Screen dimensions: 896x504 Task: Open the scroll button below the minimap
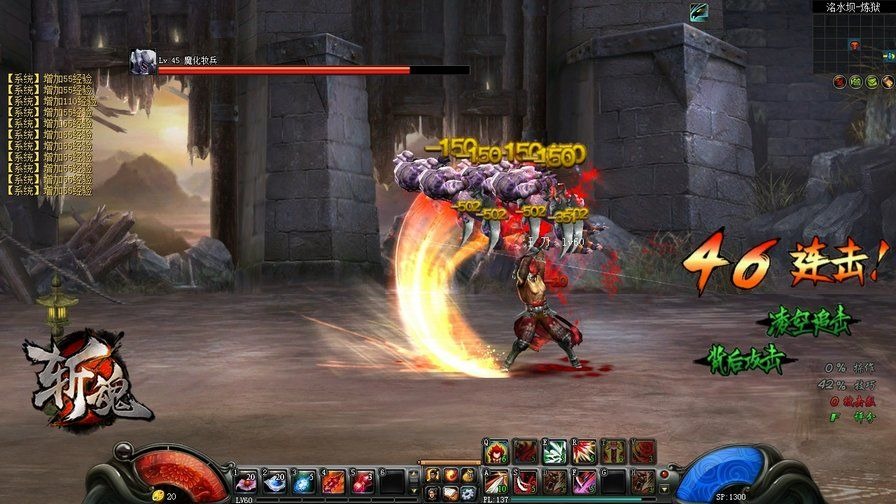888,81
